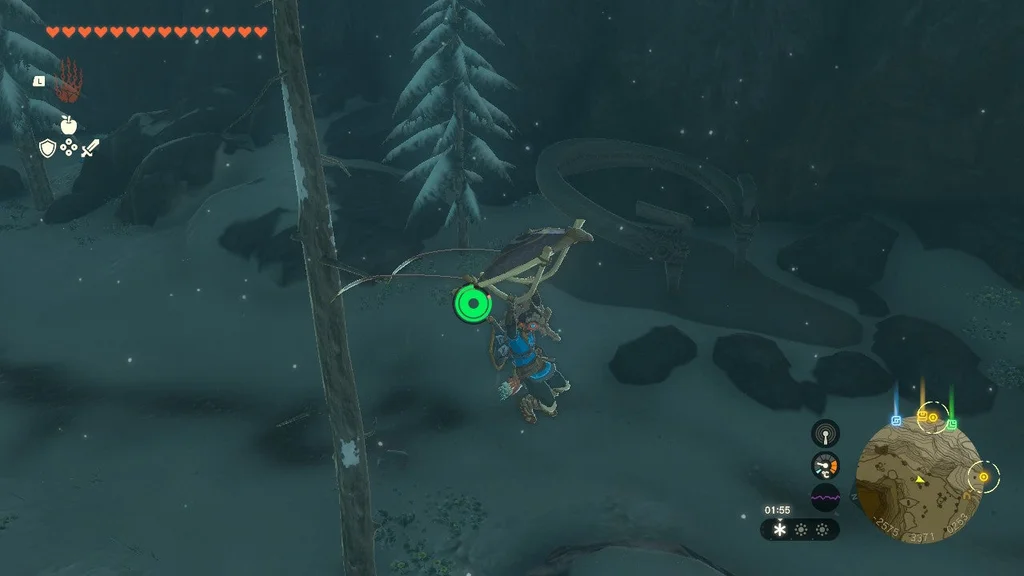
Task: Click the shrine sensor antenna icon
Action: click(825, 433)
